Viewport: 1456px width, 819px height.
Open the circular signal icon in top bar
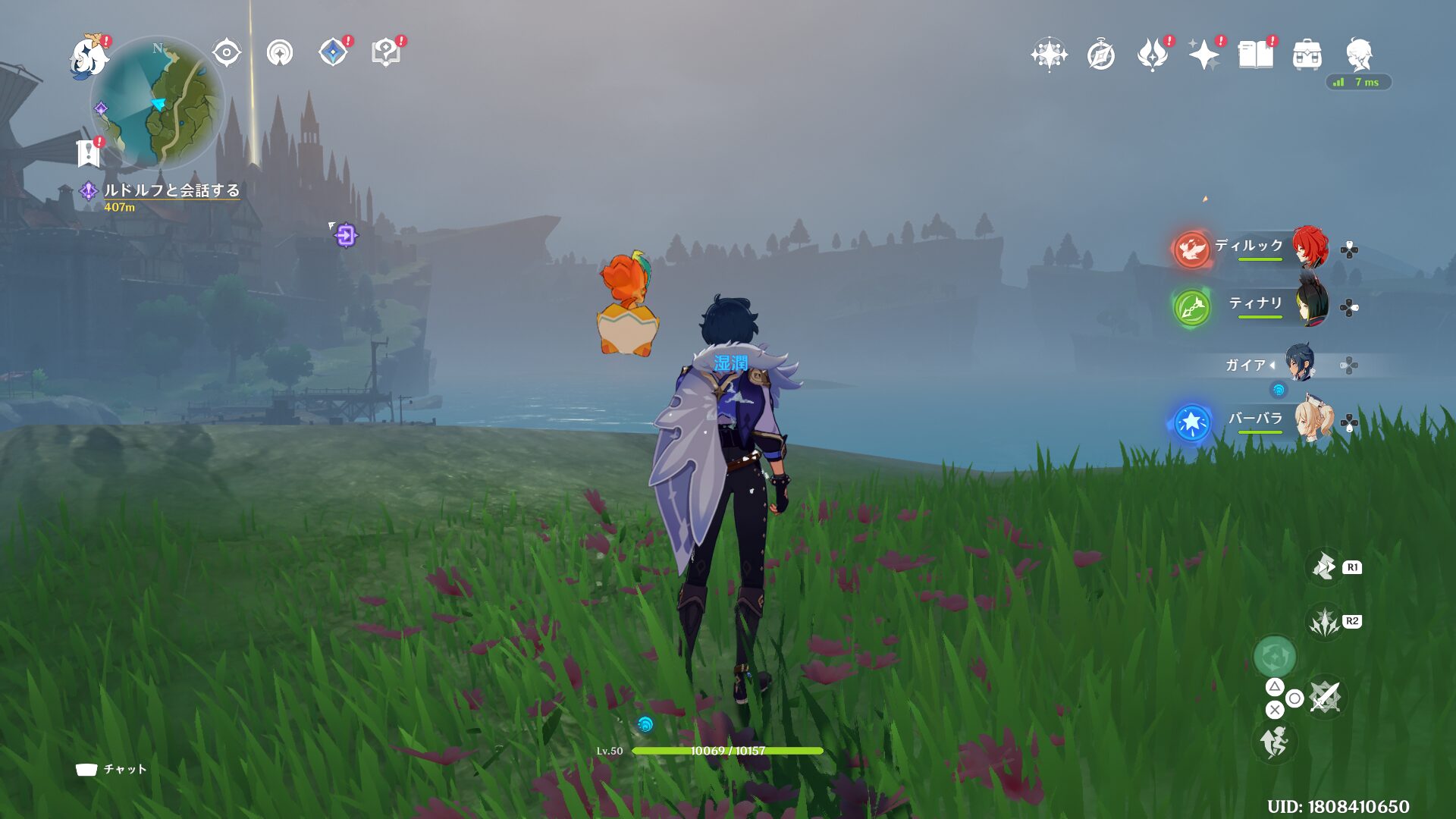280,53
